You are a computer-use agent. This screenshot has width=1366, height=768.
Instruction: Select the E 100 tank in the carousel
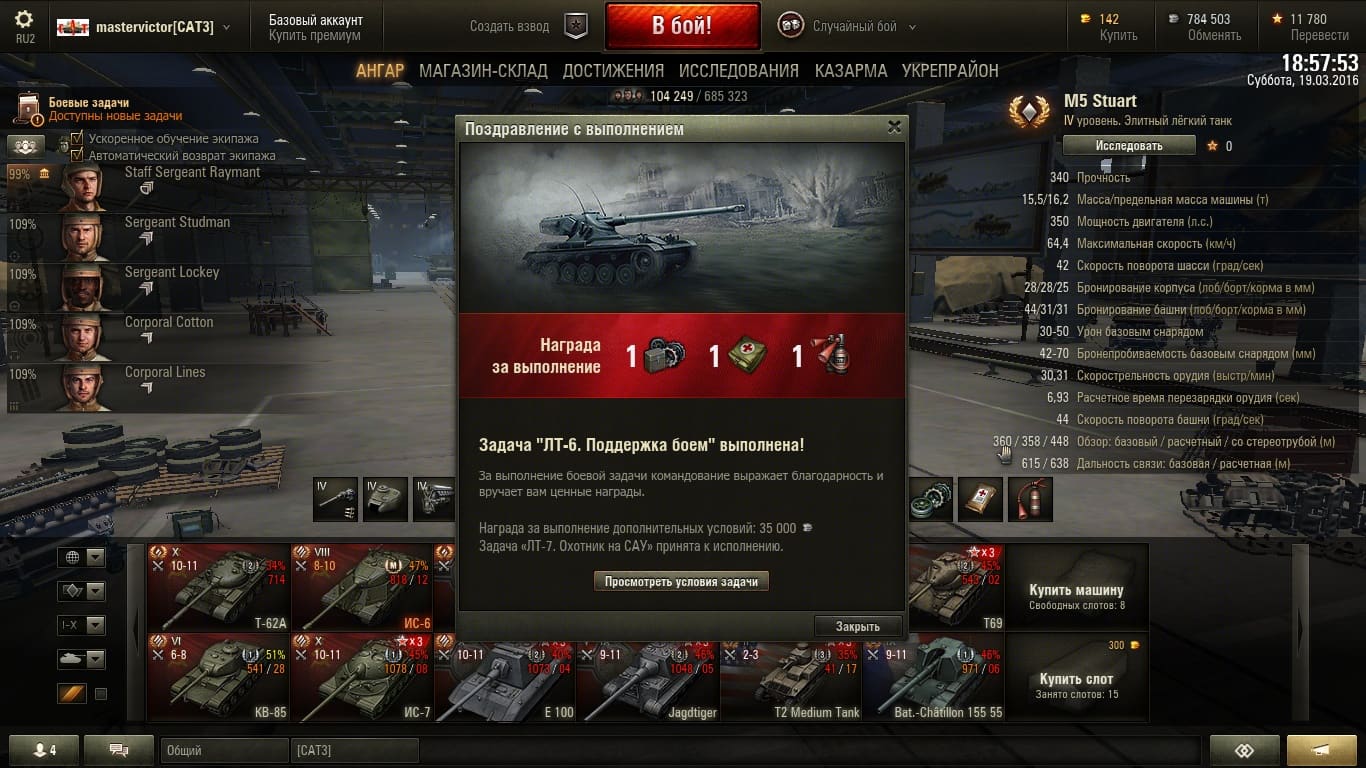(x=504, y=677)
